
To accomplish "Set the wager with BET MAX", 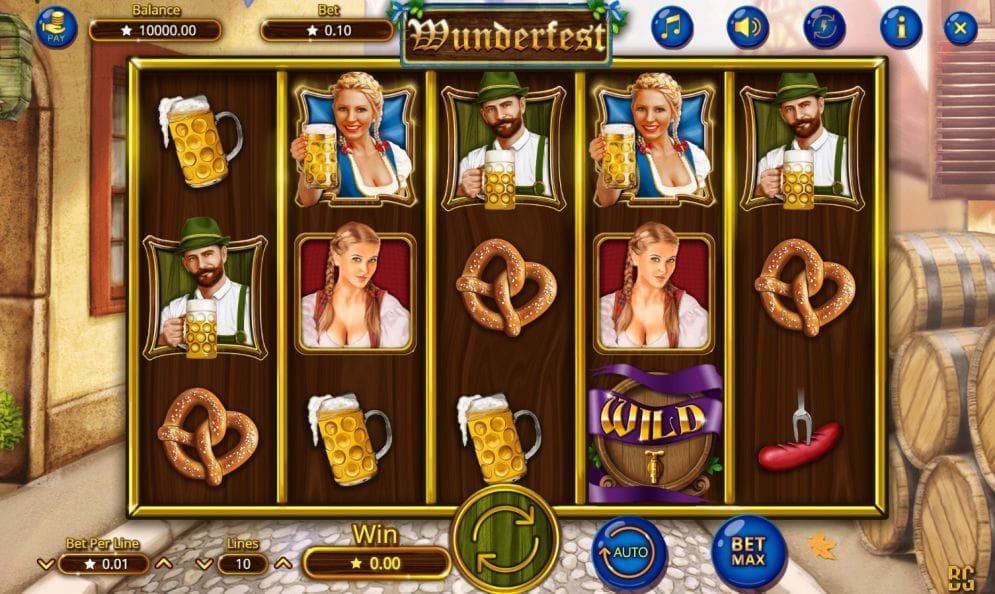I will [748, 551].
